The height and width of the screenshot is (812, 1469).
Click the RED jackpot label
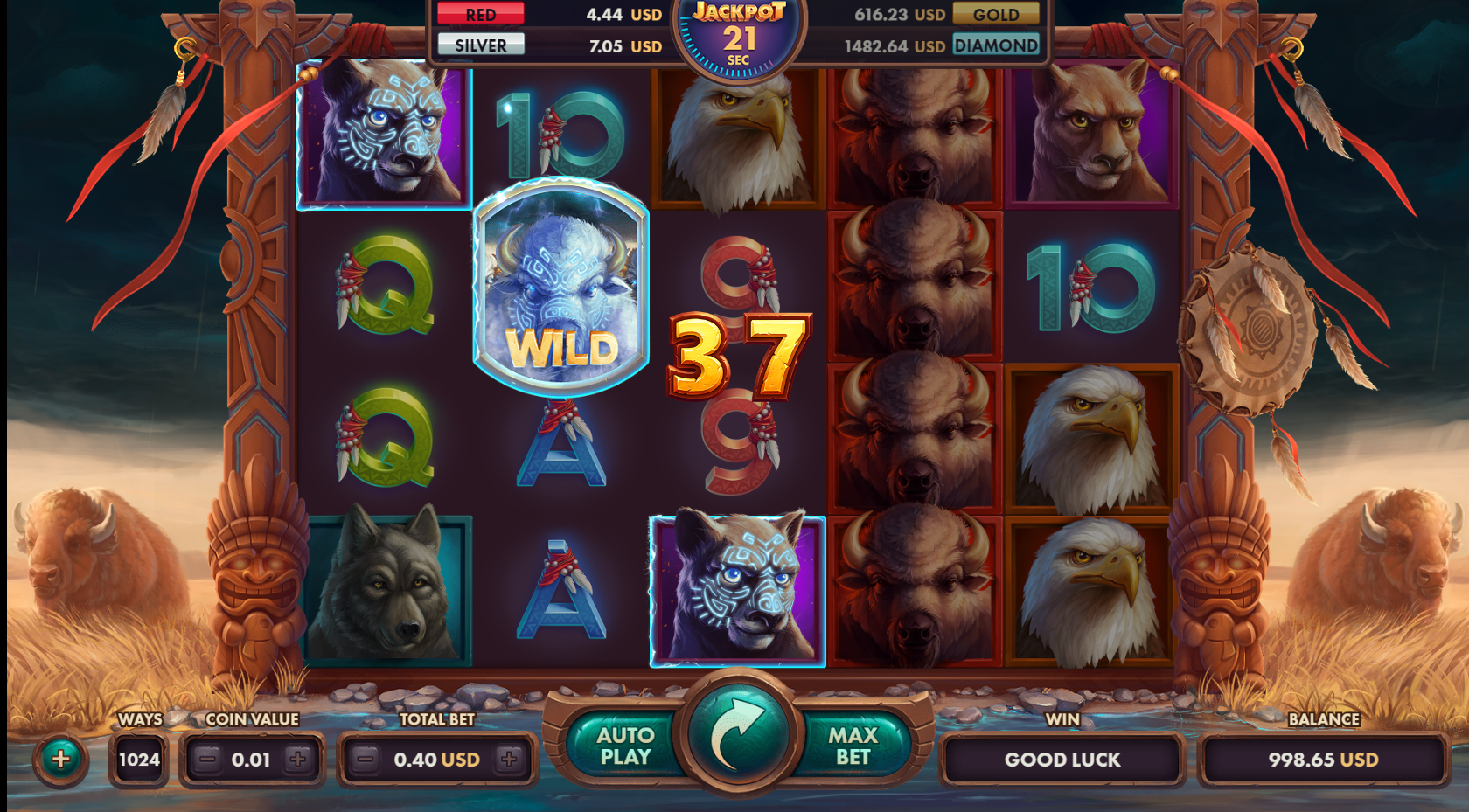(479, 14)
